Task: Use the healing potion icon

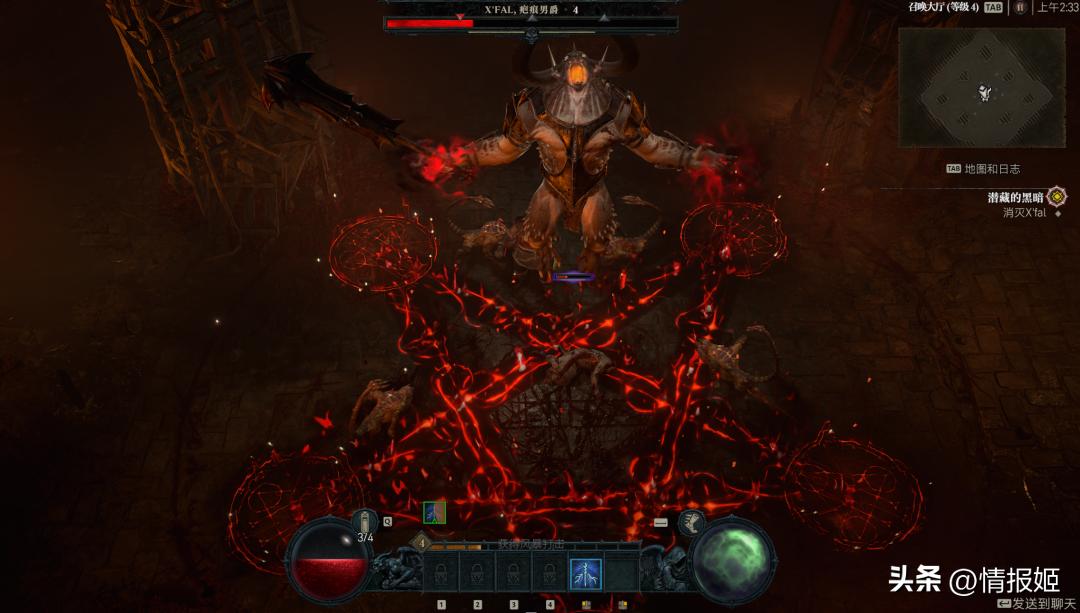Action: [366, 520]
